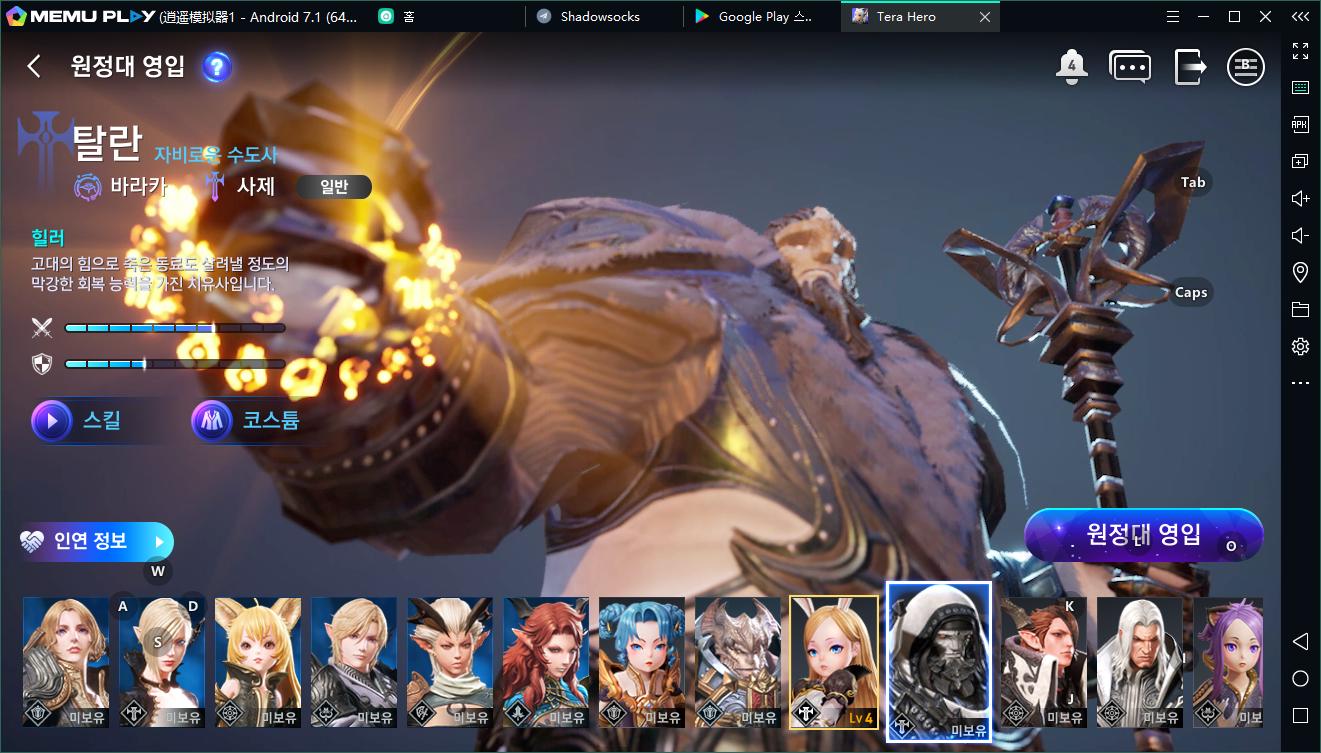1321x753 pixels.
Task: Open the round main menu icon
Action: coord(1246,67)
